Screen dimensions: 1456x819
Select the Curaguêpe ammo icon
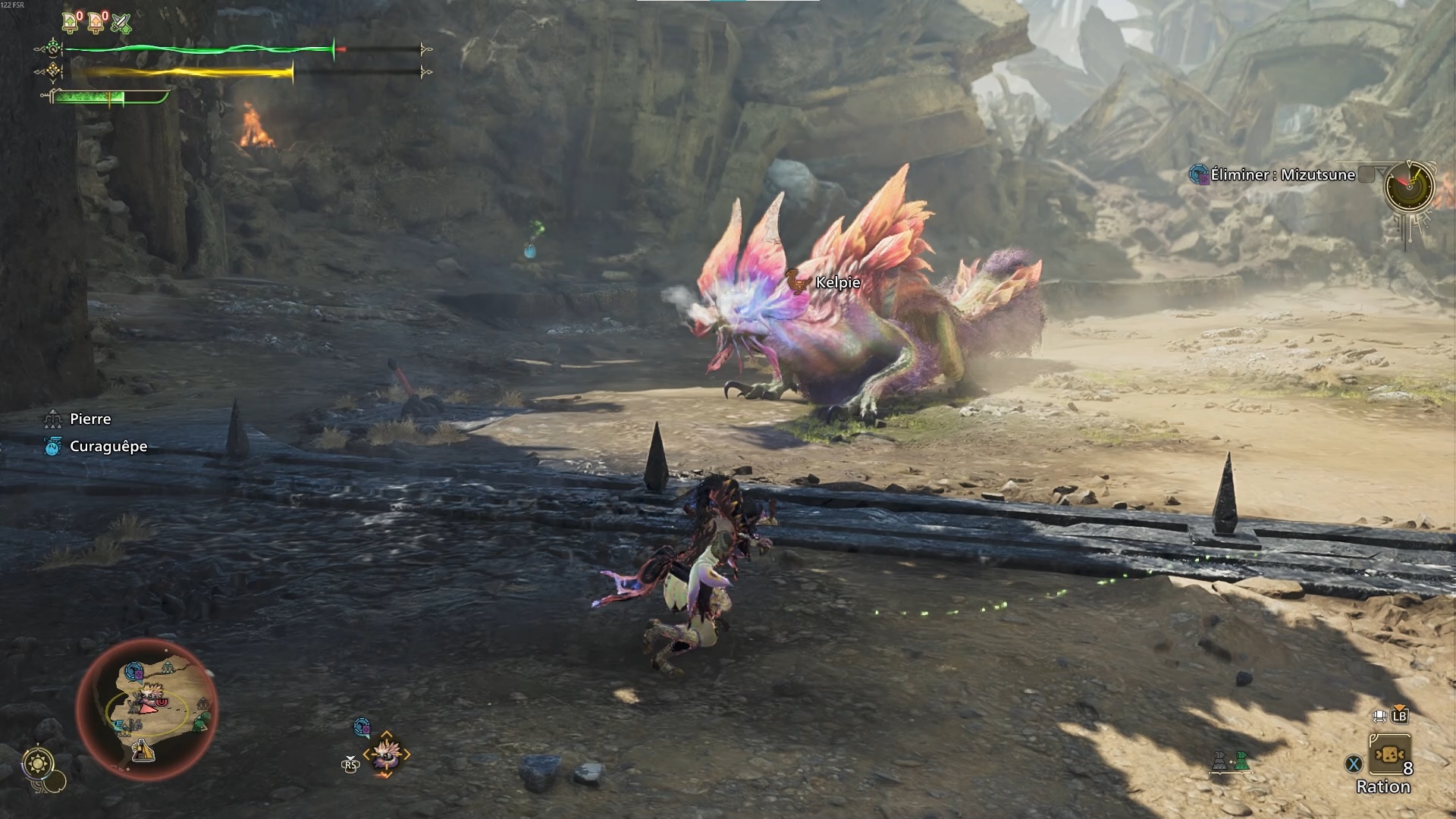click(52, 447)
